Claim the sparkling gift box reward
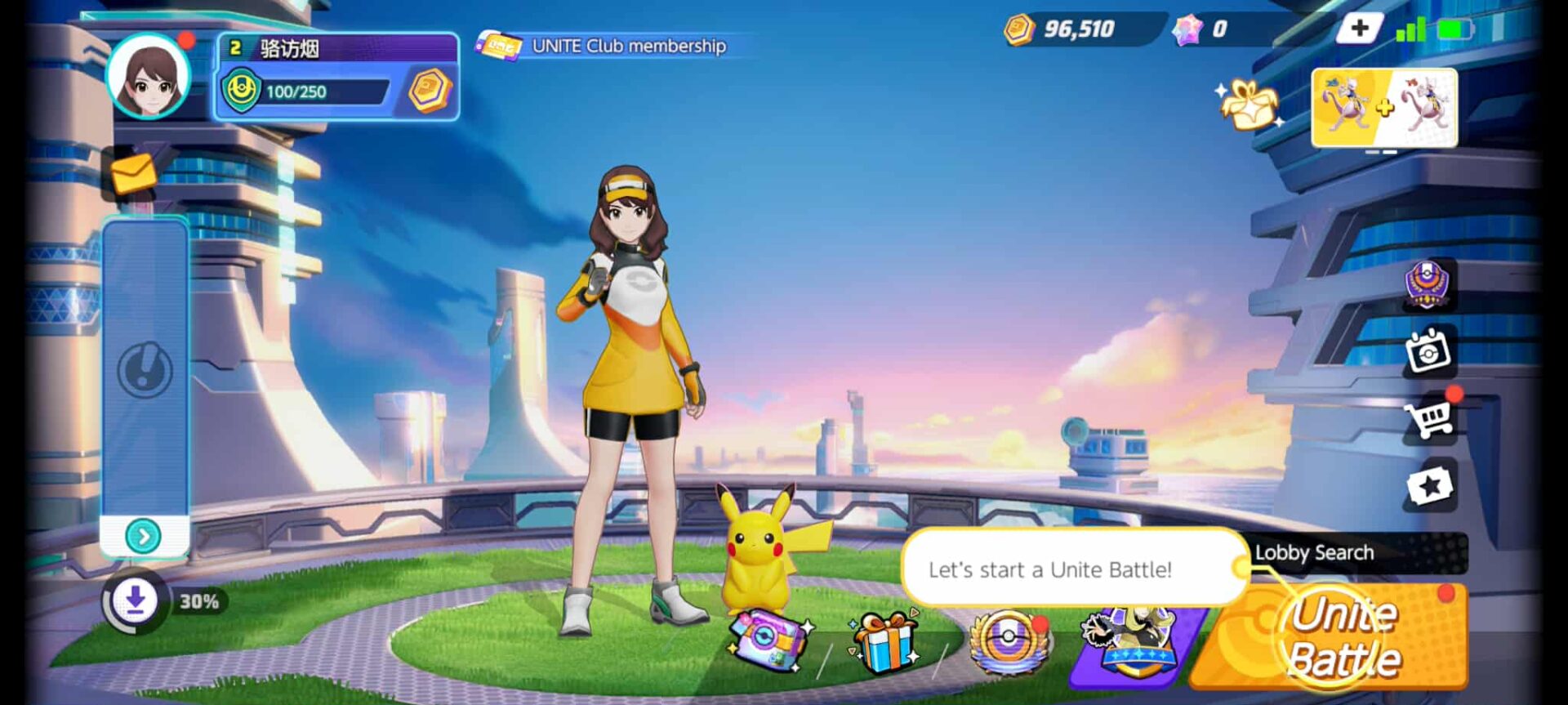Screen dimensions: 1568x705 [x=1249, y=105]
